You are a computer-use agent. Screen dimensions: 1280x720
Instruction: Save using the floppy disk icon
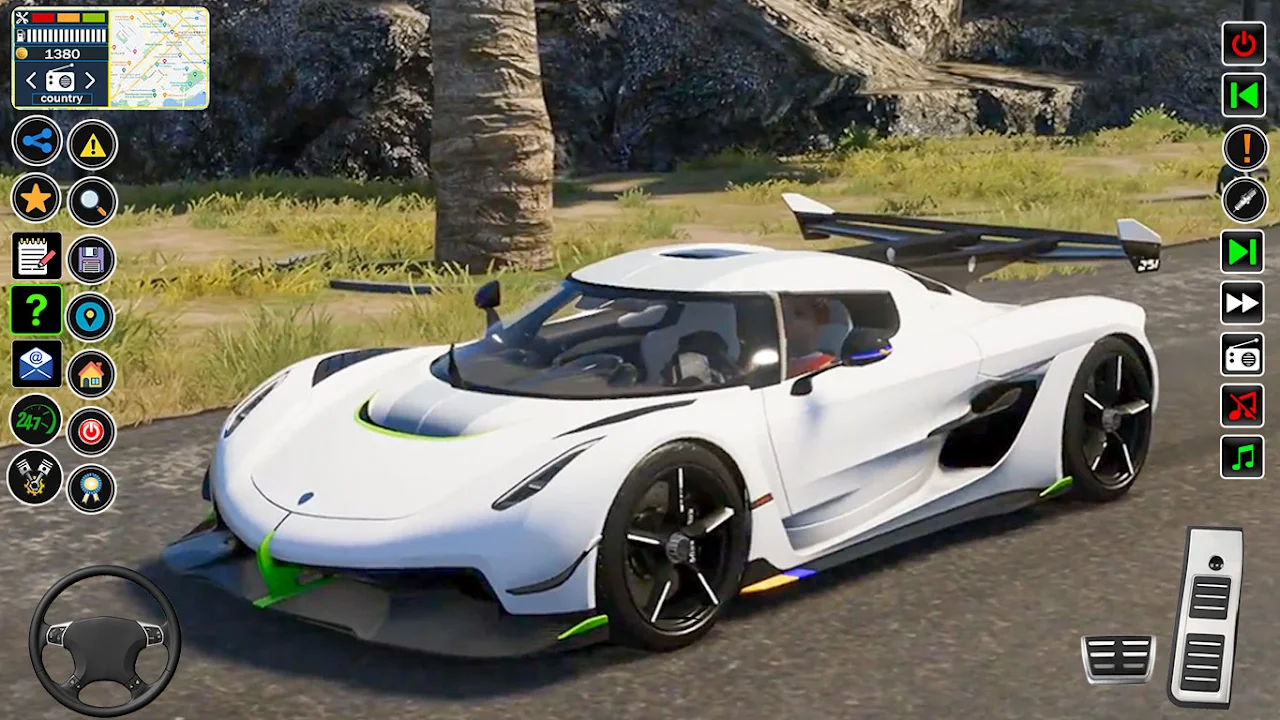(92, 261)
